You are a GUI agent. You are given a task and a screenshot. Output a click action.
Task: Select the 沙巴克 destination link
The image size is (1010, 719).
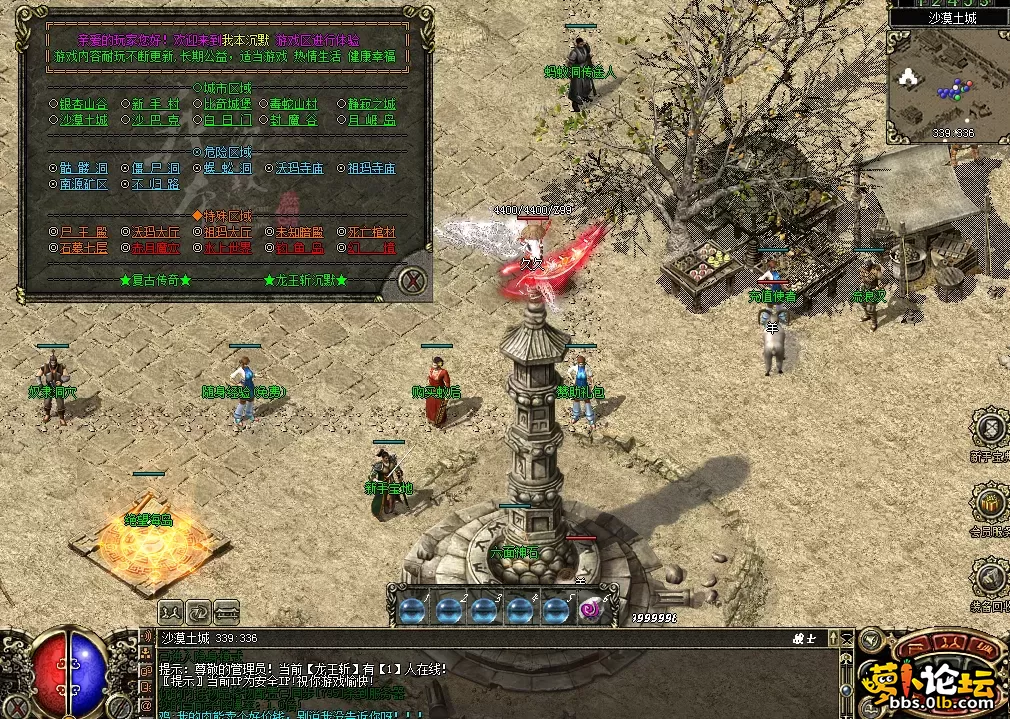pyautogui.click(x=157, y=120)
